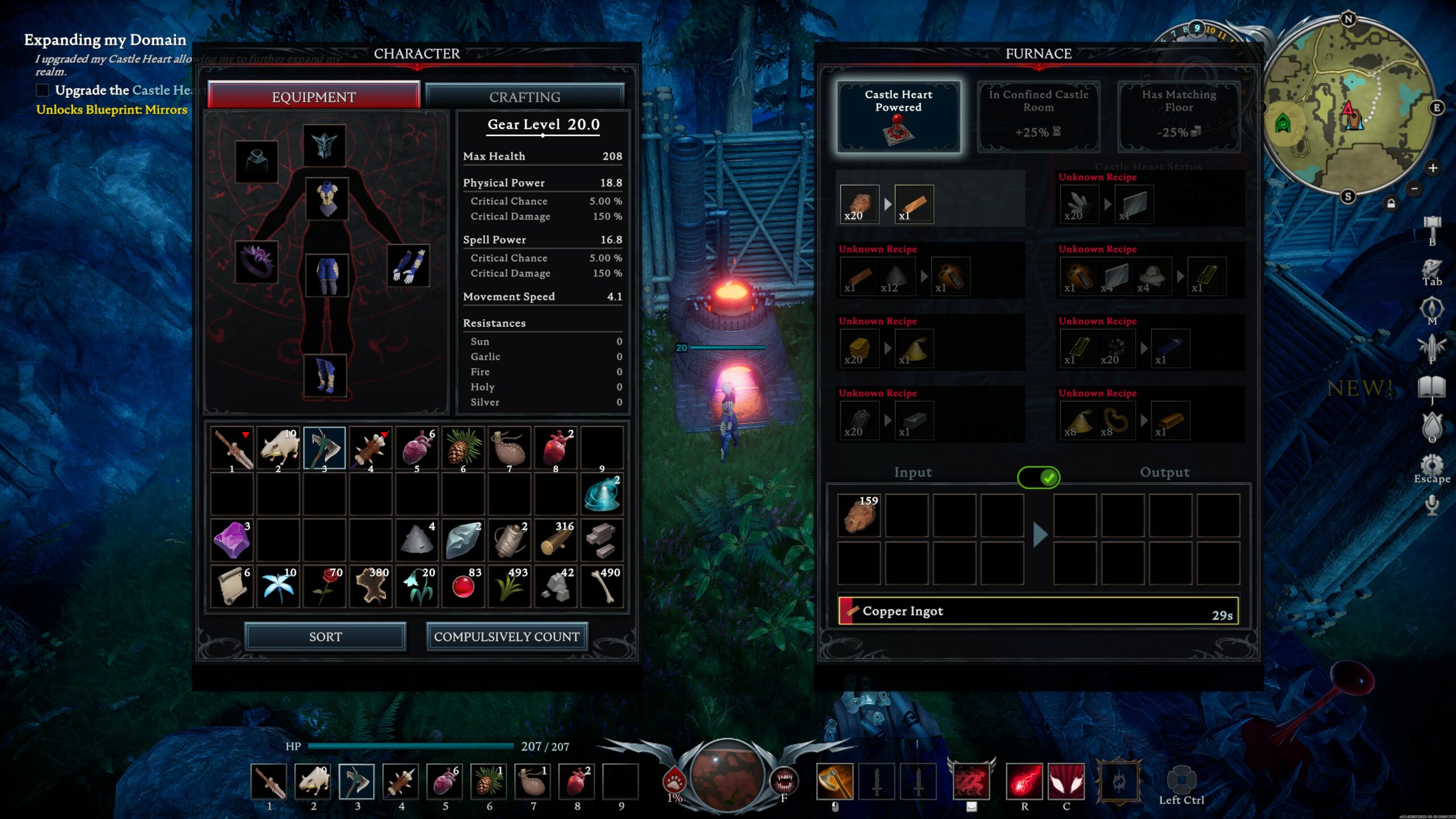
Task: Click the Copper Ingot smelting progress bar
Action: click(1036, 611)
